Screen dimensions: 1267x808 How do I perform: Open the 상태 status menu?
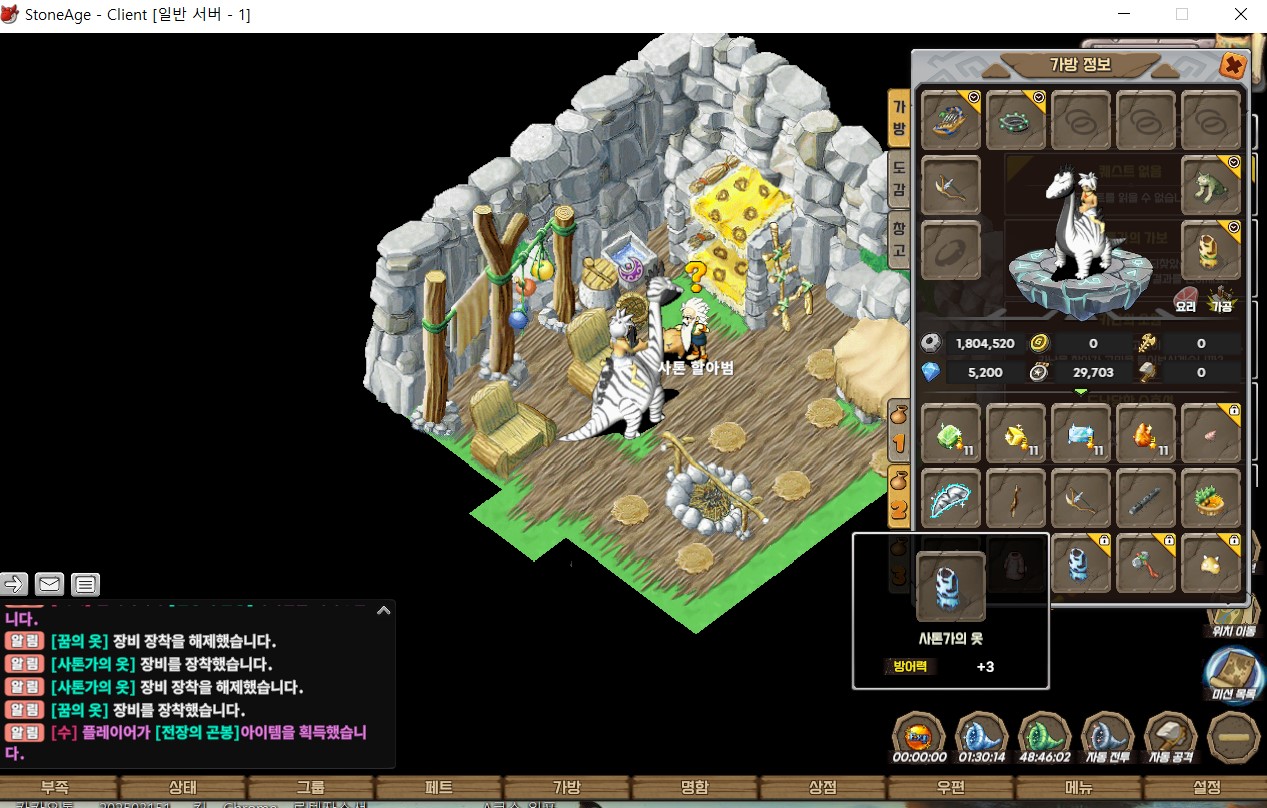(182, 787)
